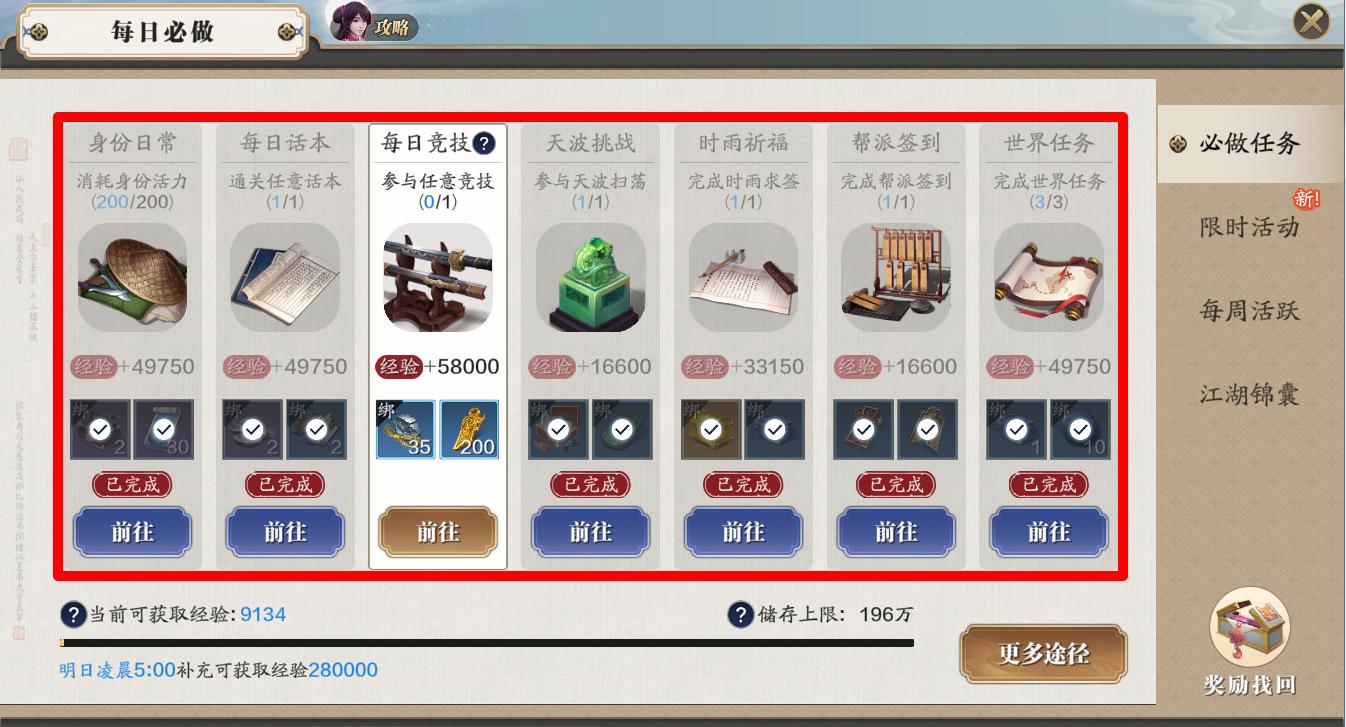Open the book icon under 每日话本

click(x=284, y=278)
